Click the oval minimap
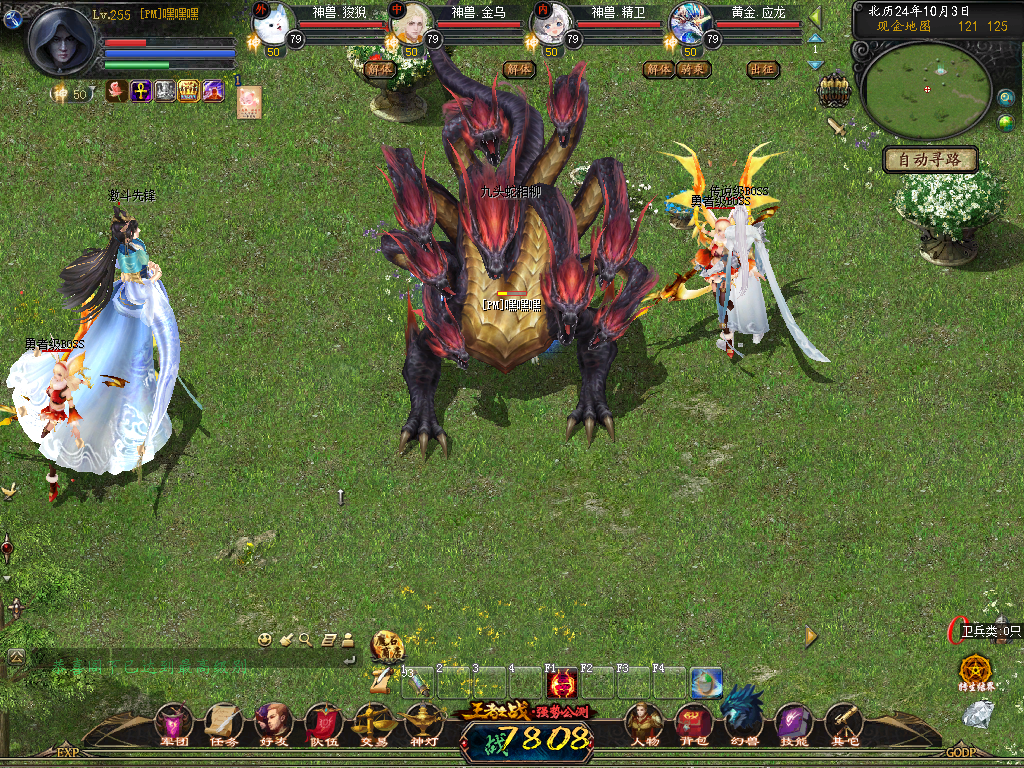 pyautogui.click(x=927, y=90)
